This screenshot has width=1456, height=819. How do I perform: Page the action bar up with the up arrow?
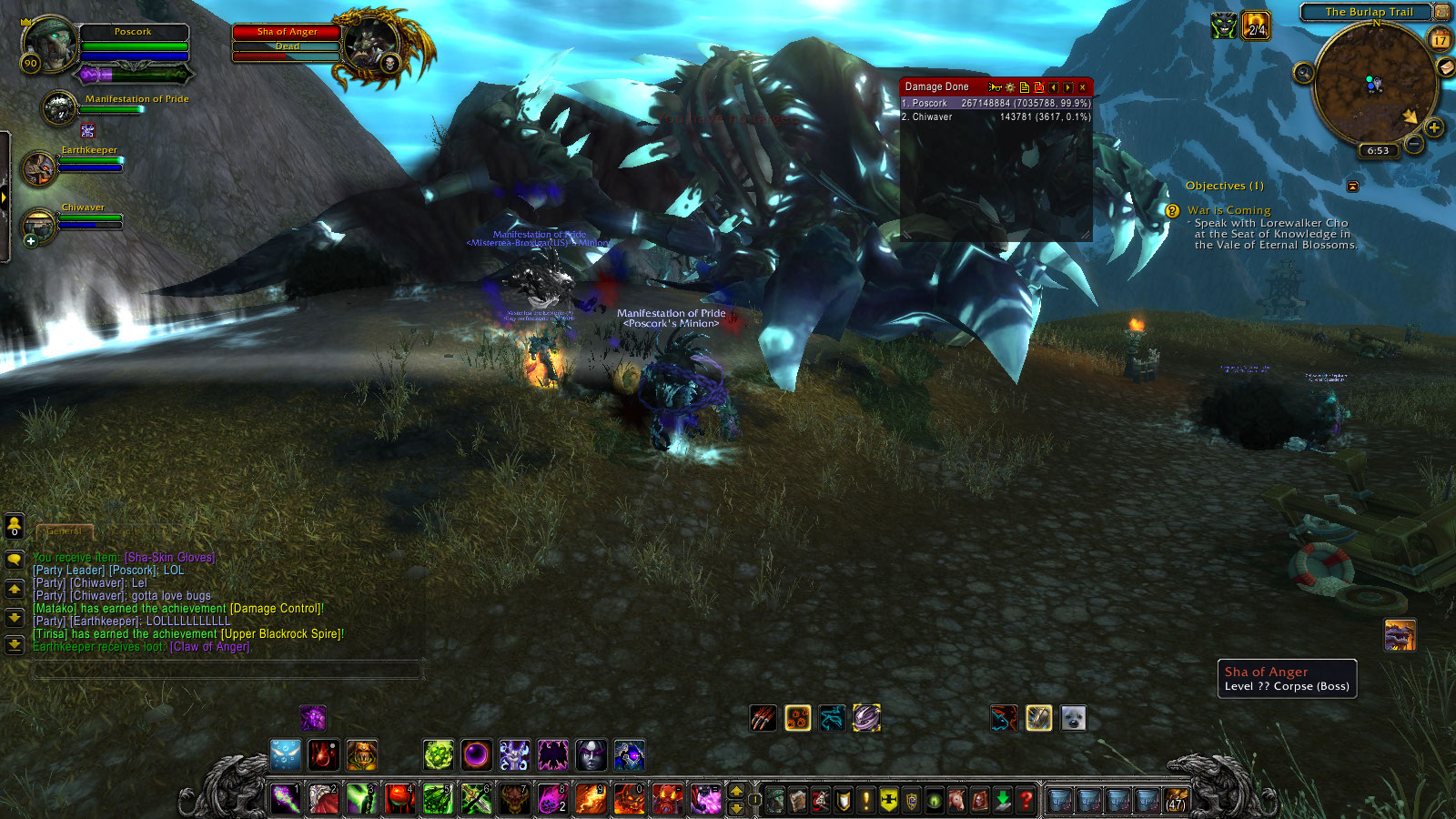click(x=736, y=791)
